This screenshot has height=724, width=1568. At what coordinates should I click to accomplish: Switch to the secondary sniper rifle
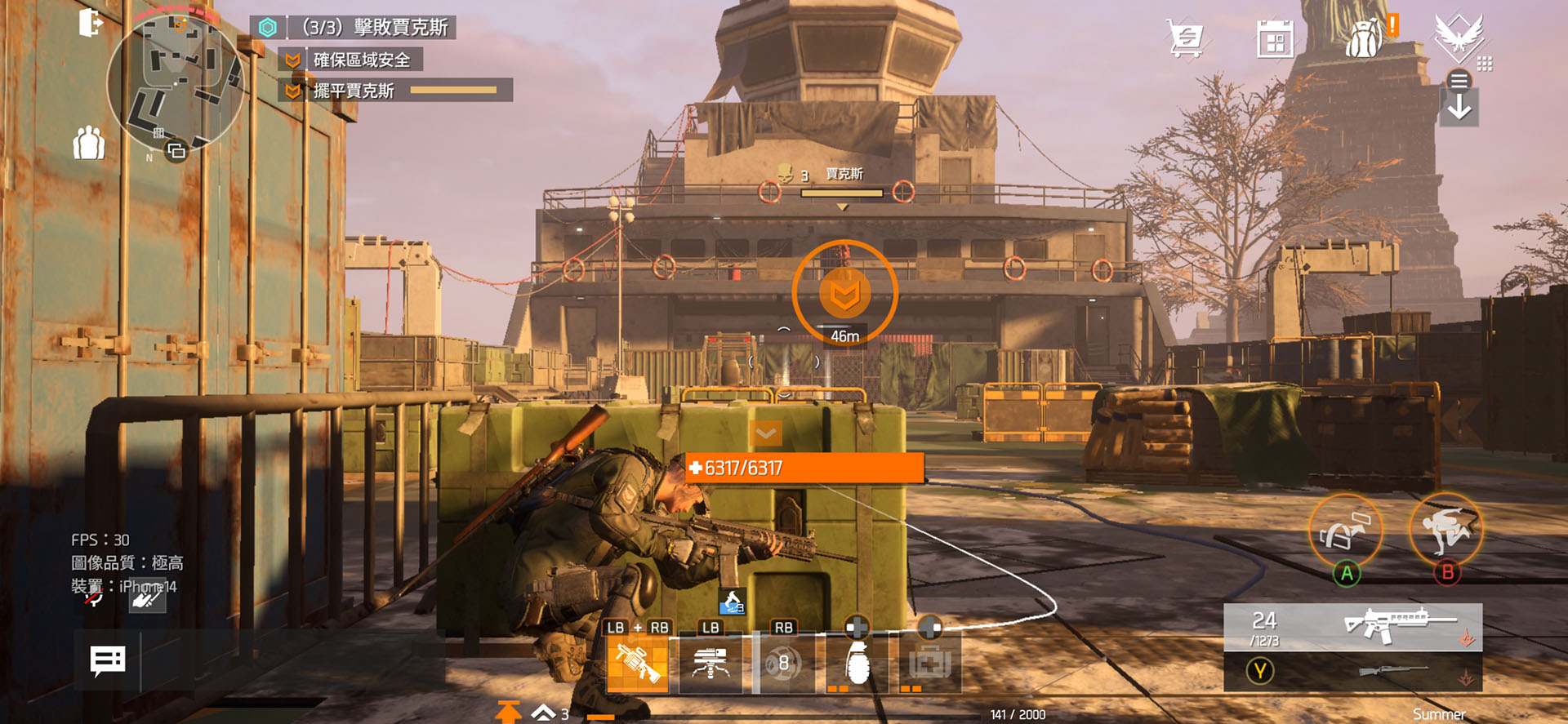pyautogui.click(x=1352, y=672)
